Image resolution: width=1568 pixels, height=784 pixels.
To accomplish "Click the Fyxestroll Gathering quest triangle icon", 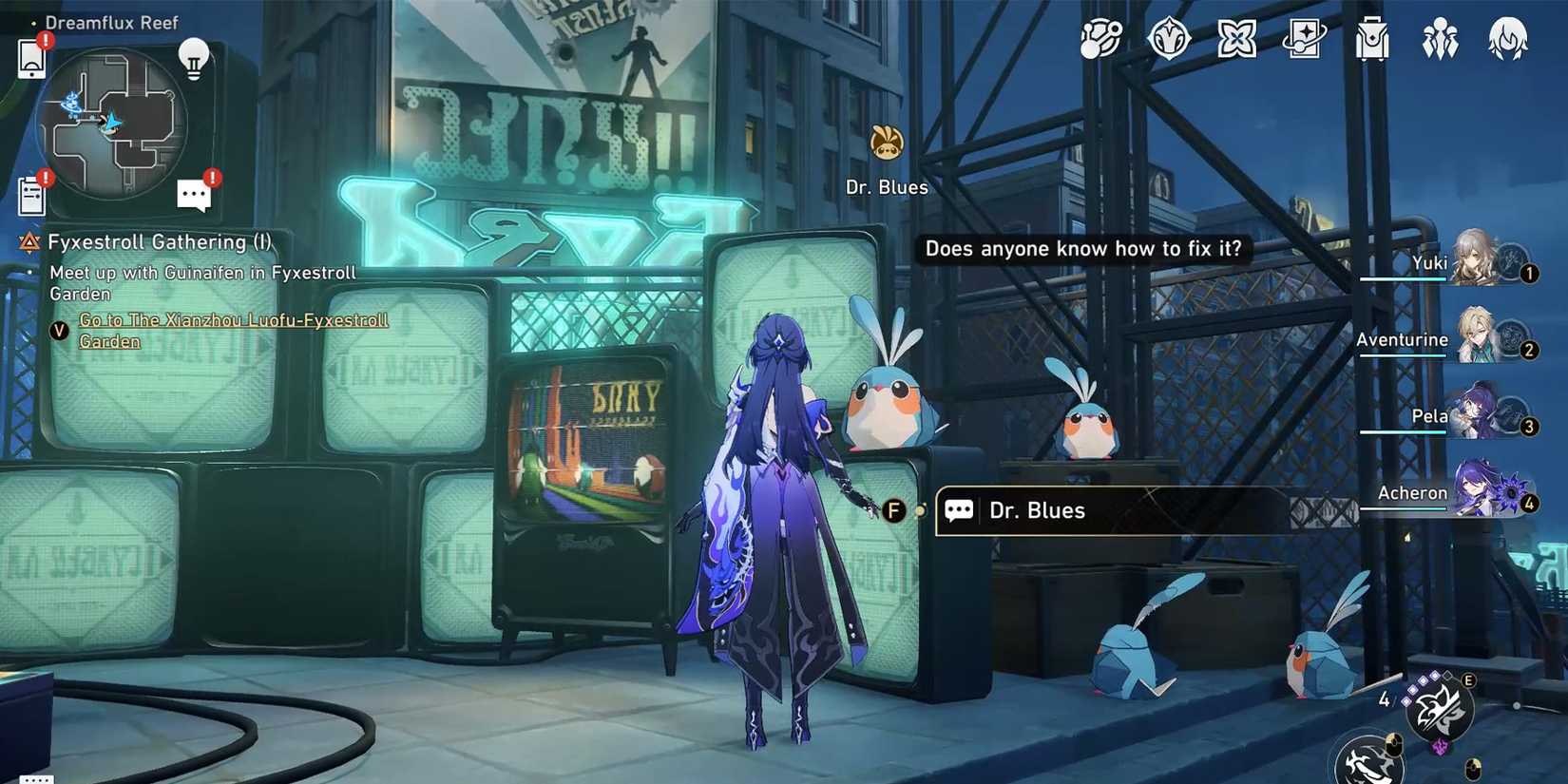I will pos(29,242).
